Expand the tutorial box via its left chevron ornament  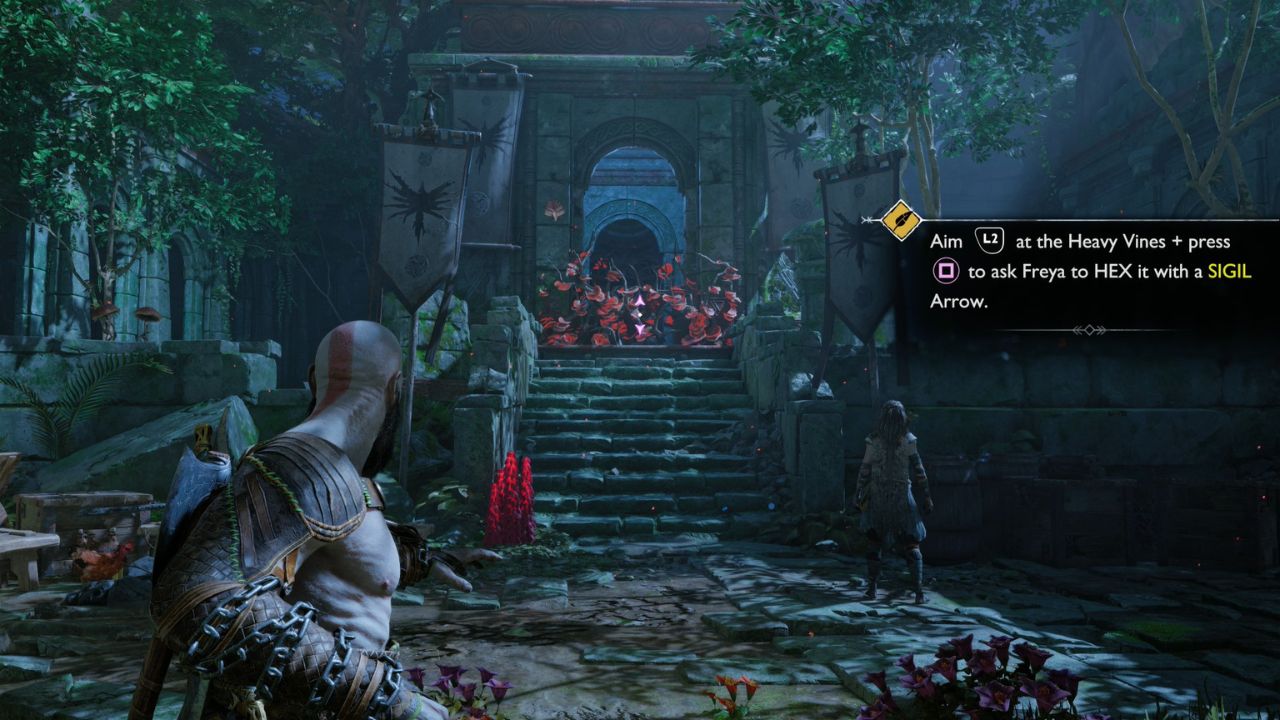[866, 219]
